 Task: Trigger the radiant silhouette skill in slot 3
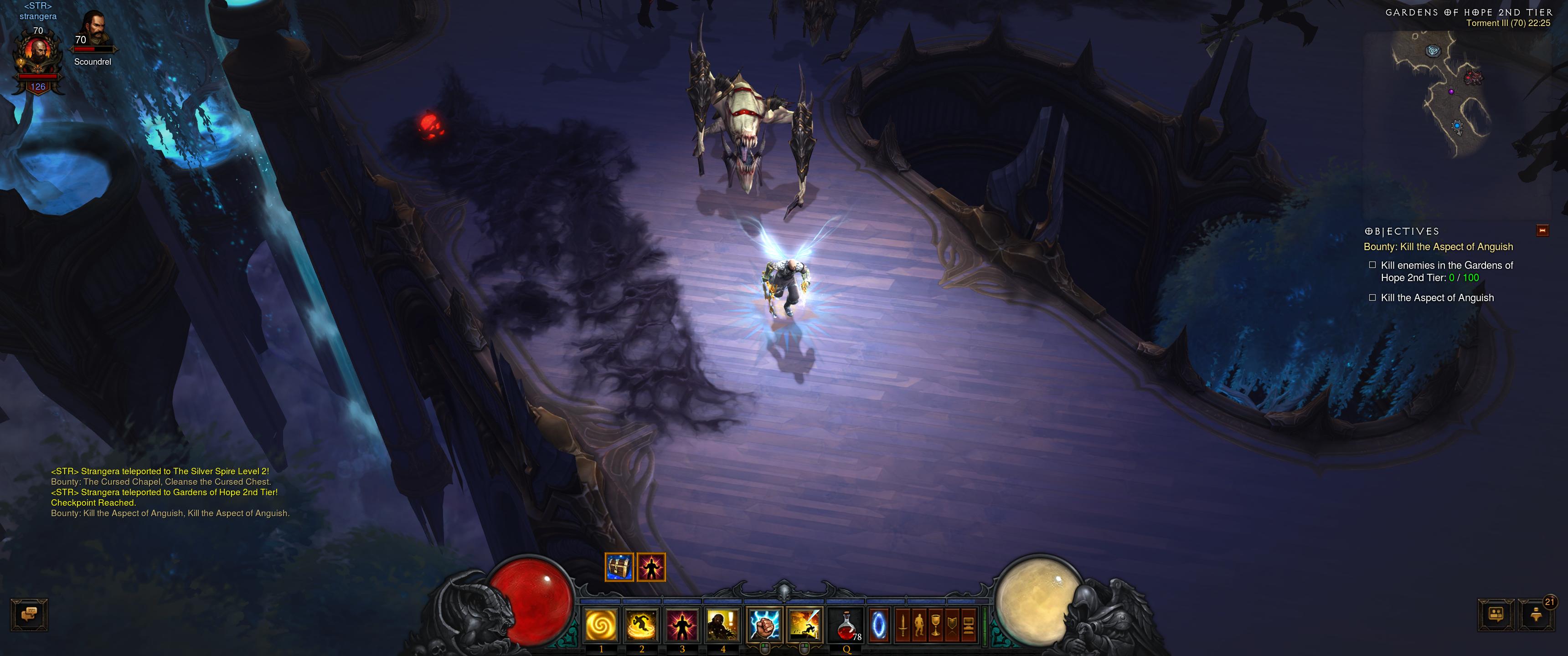point(682,625)
